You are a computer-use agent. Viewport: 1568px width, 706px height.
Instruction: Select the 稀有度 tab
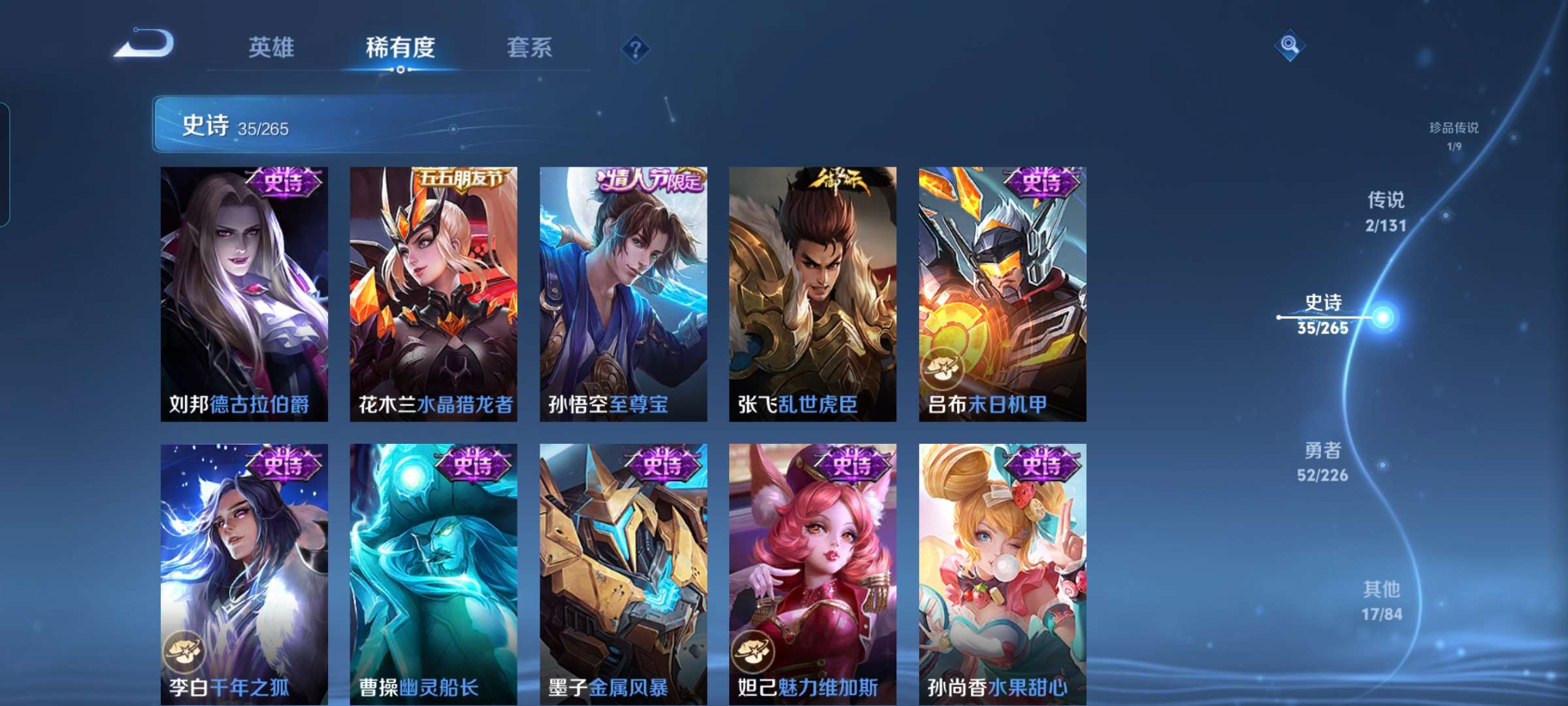pos(400,47)
